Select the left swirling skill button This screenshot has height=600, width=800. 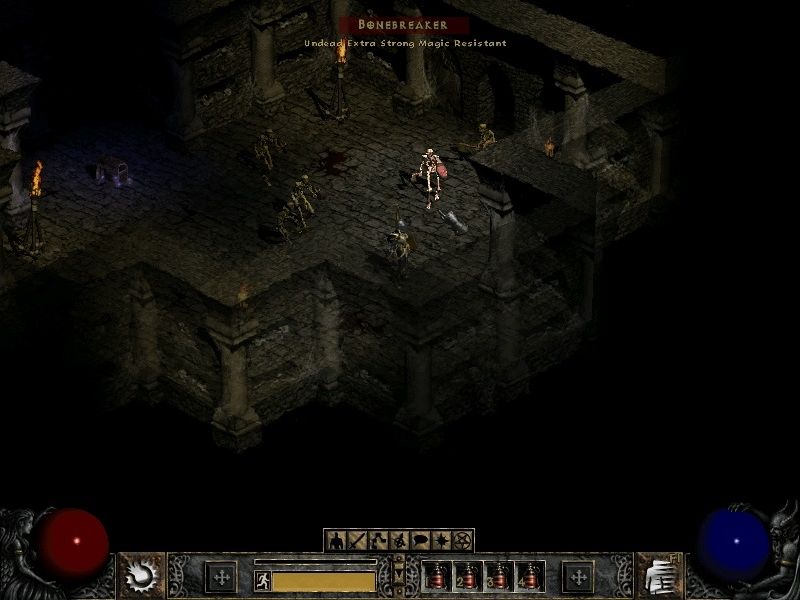pos(141,575)
